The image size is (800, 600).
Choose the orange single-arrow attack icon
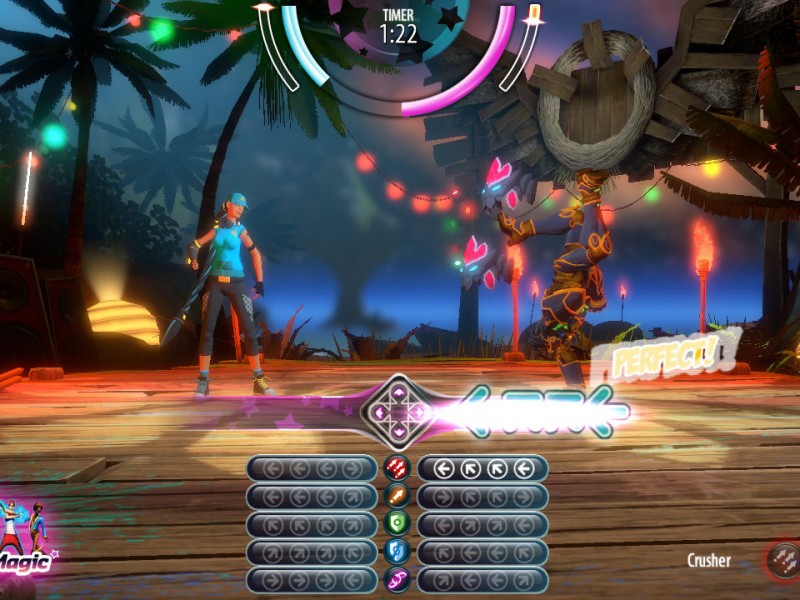coord(397,496)
